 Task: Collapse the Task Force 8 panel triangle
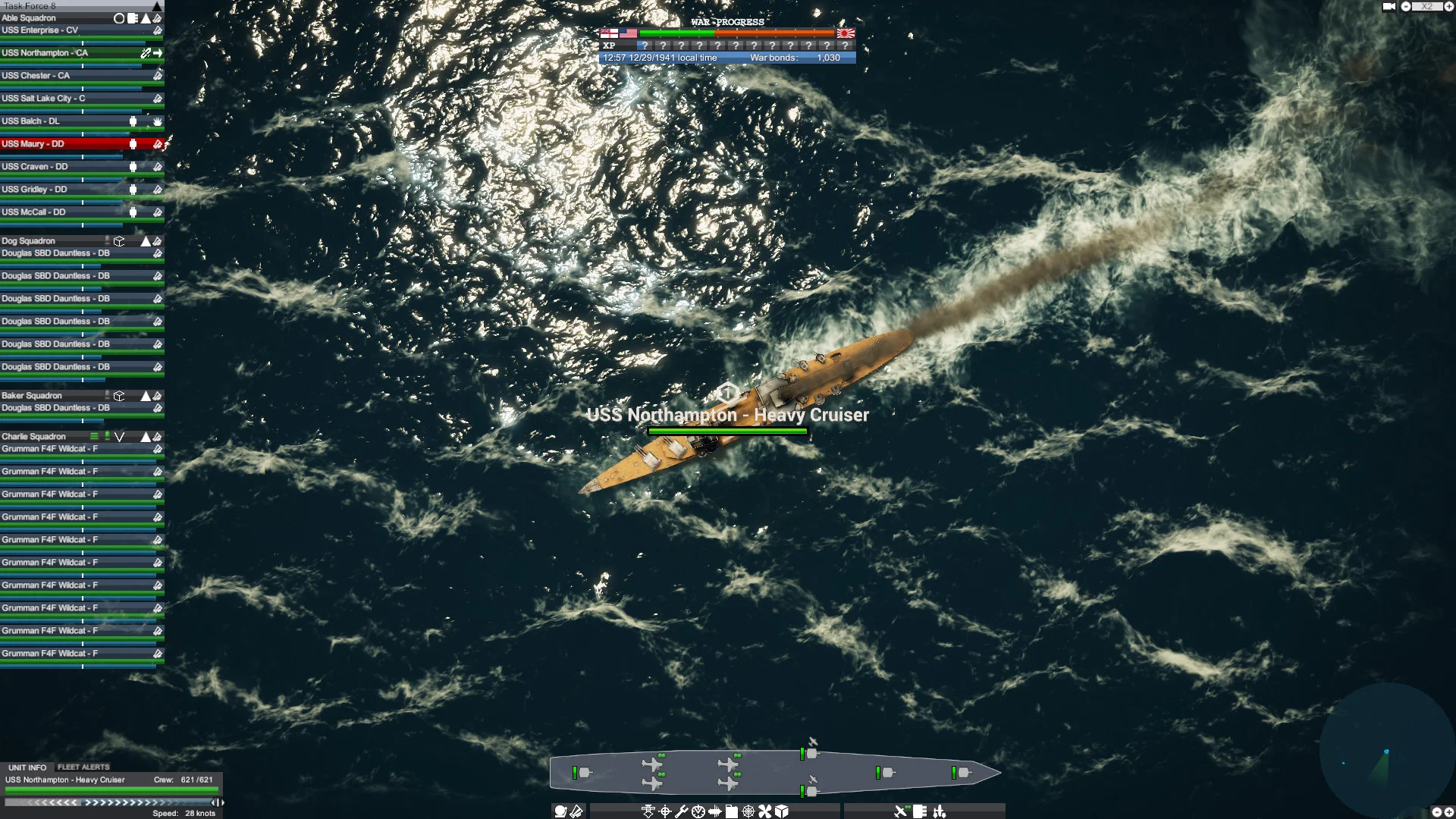[158, 7]
